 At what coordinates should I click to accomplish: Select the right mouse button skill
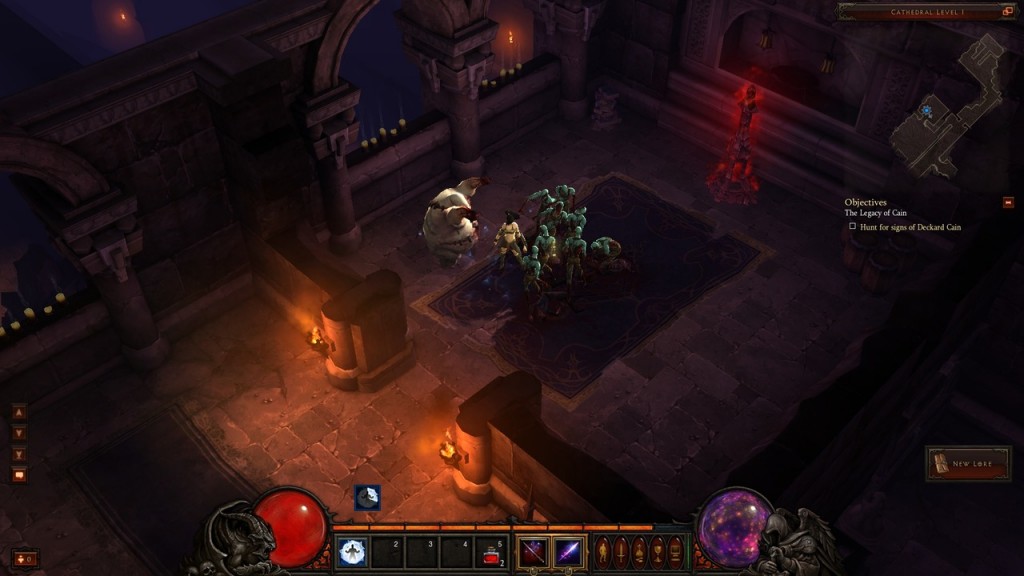click(569, 551)
